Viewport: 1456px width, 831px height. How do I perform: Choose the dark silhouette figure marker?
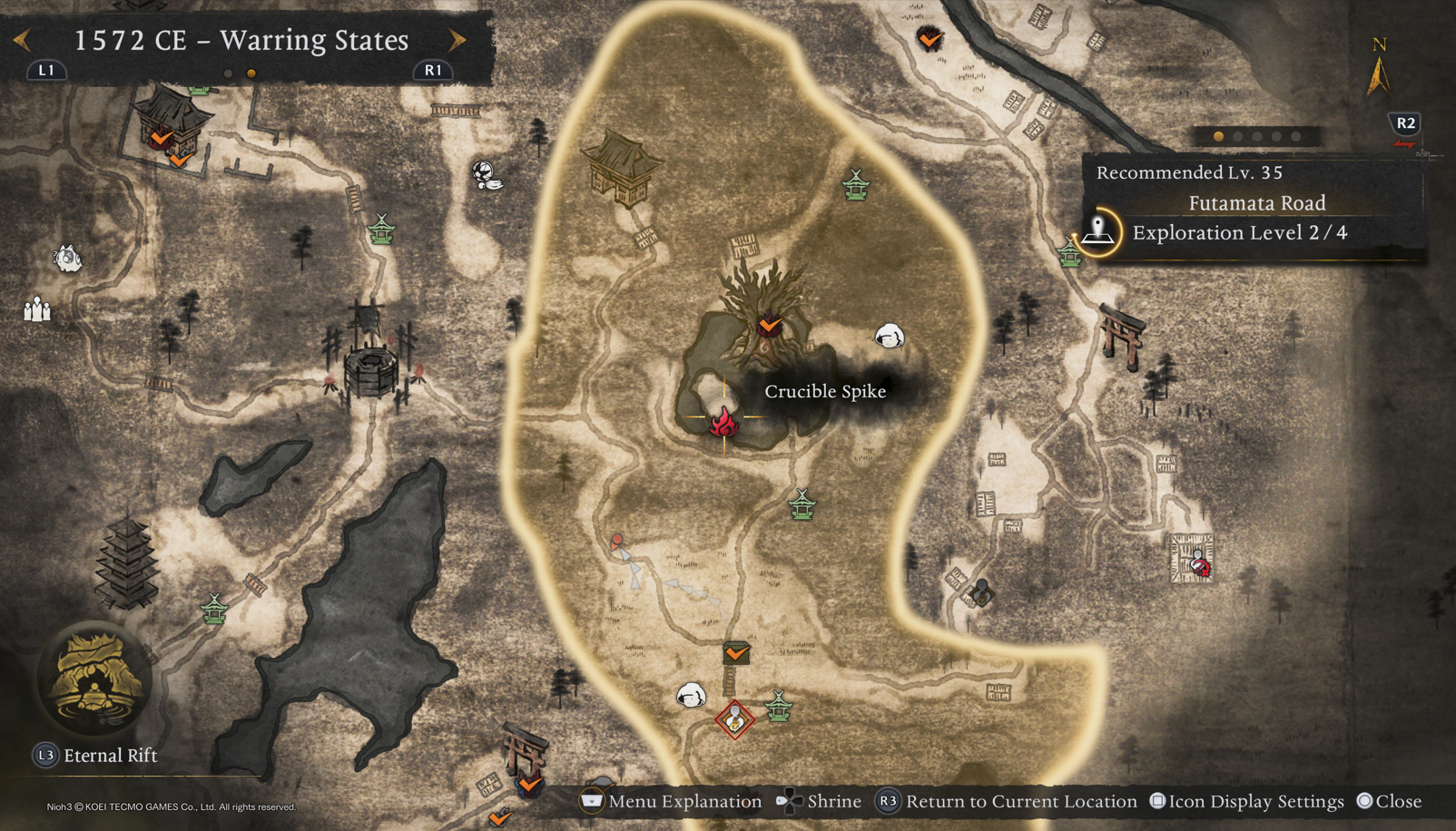coord(980,591)
